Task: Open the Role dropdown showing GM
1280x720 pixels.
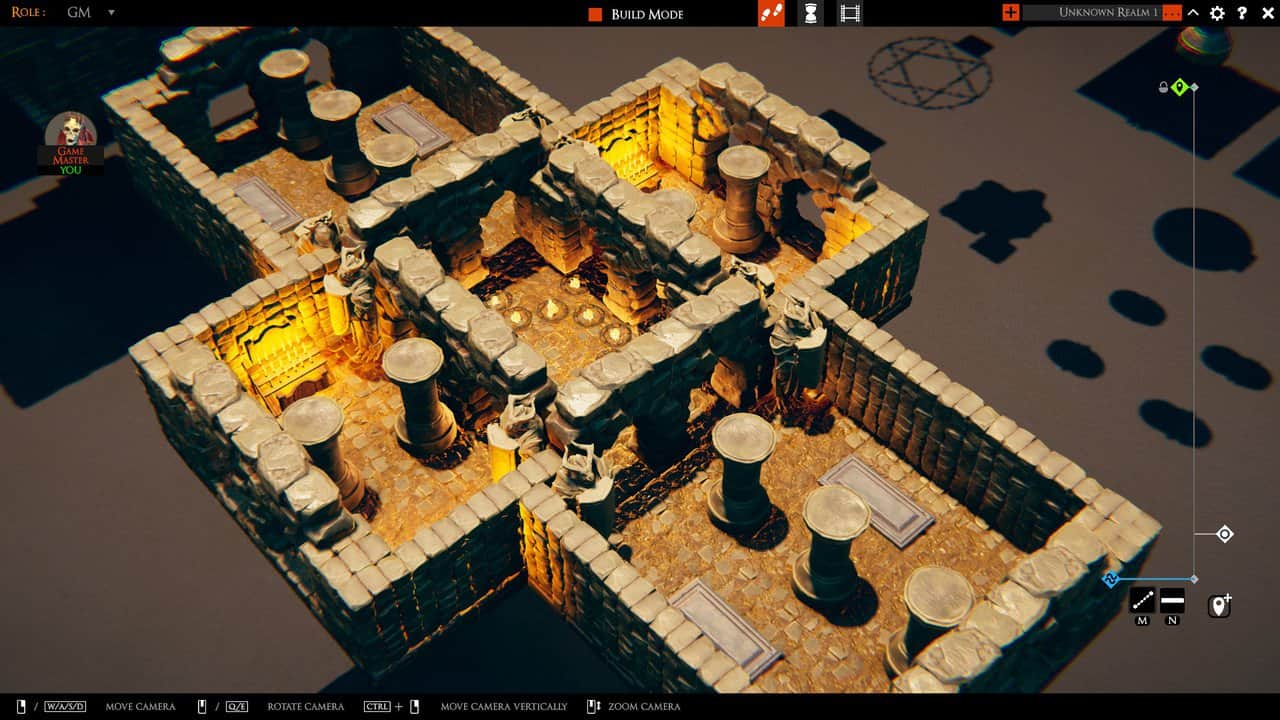Action: pos(90,13)
